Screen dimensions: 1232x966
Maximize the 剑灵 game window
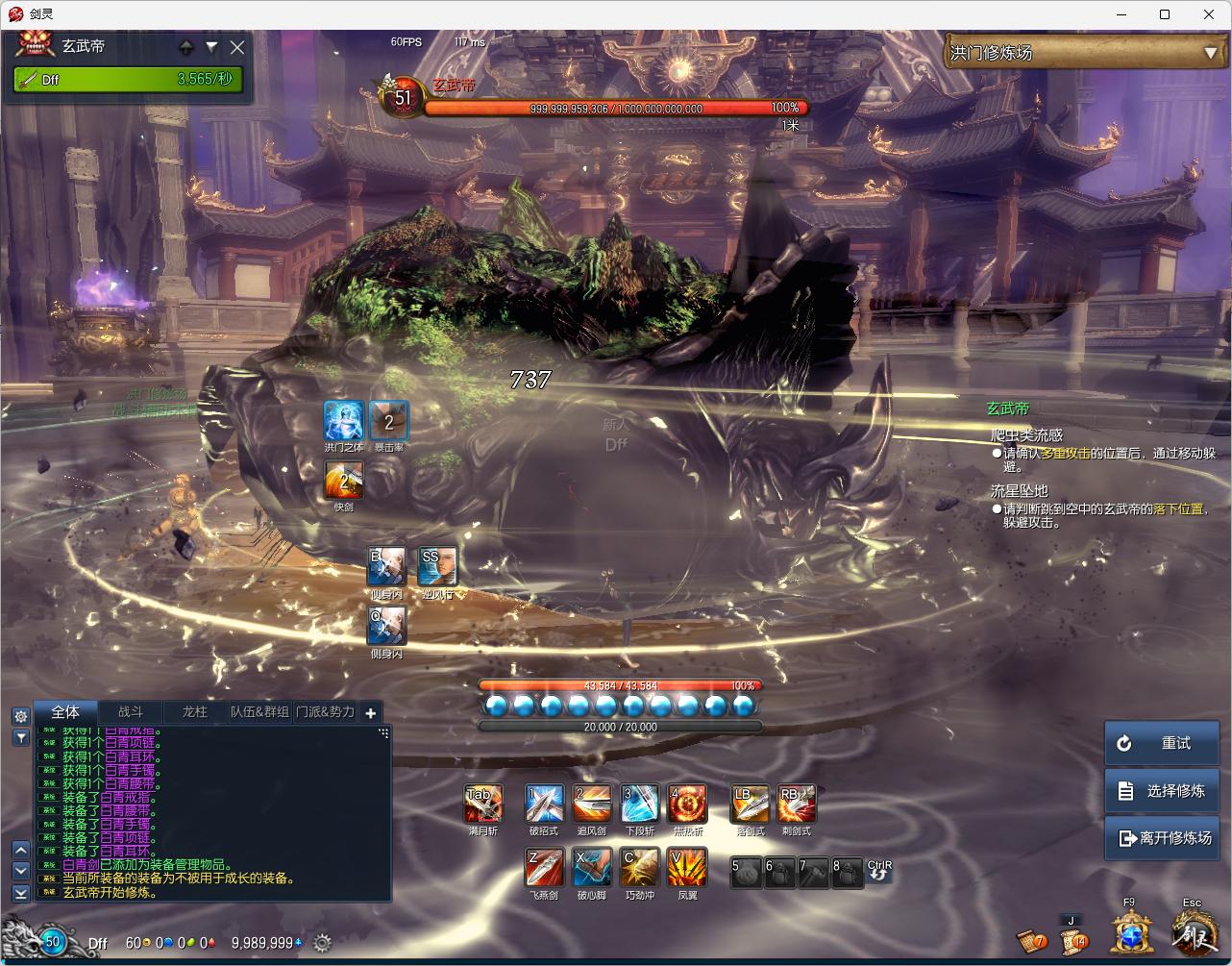[1165, 14]
